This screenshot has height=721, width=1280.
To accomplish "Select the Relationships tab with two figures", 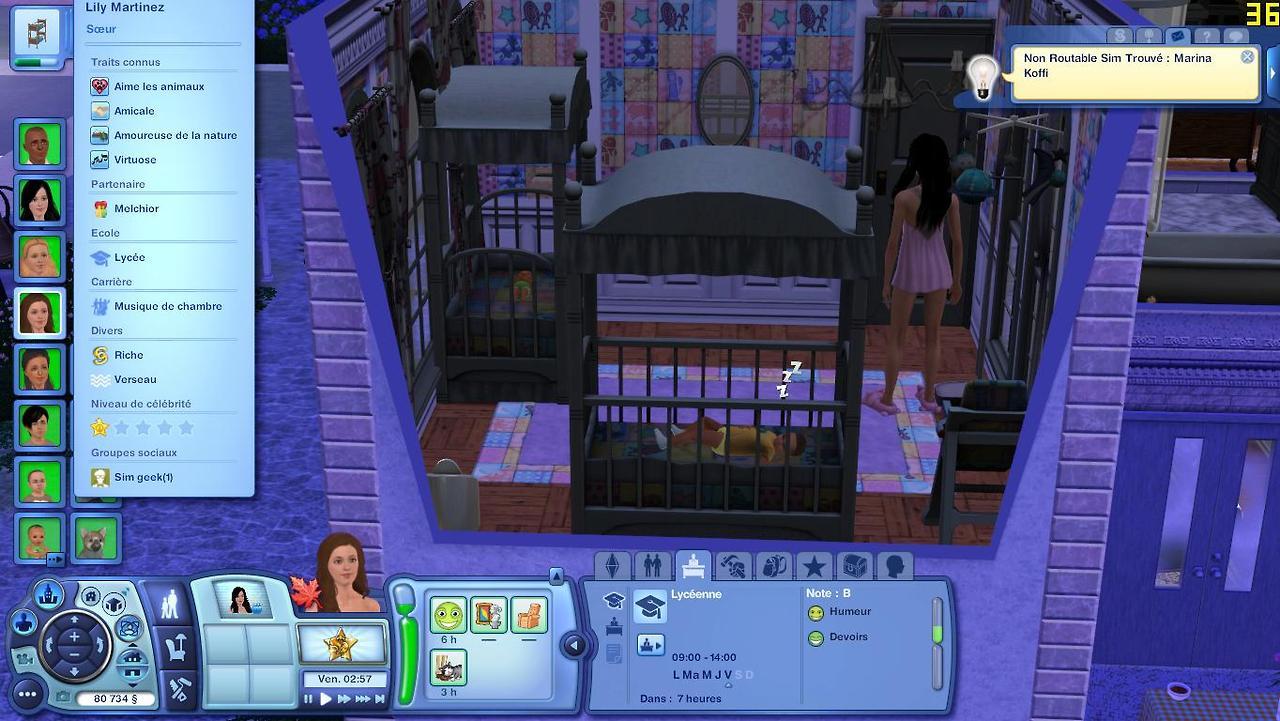I will tap(653, 567).
